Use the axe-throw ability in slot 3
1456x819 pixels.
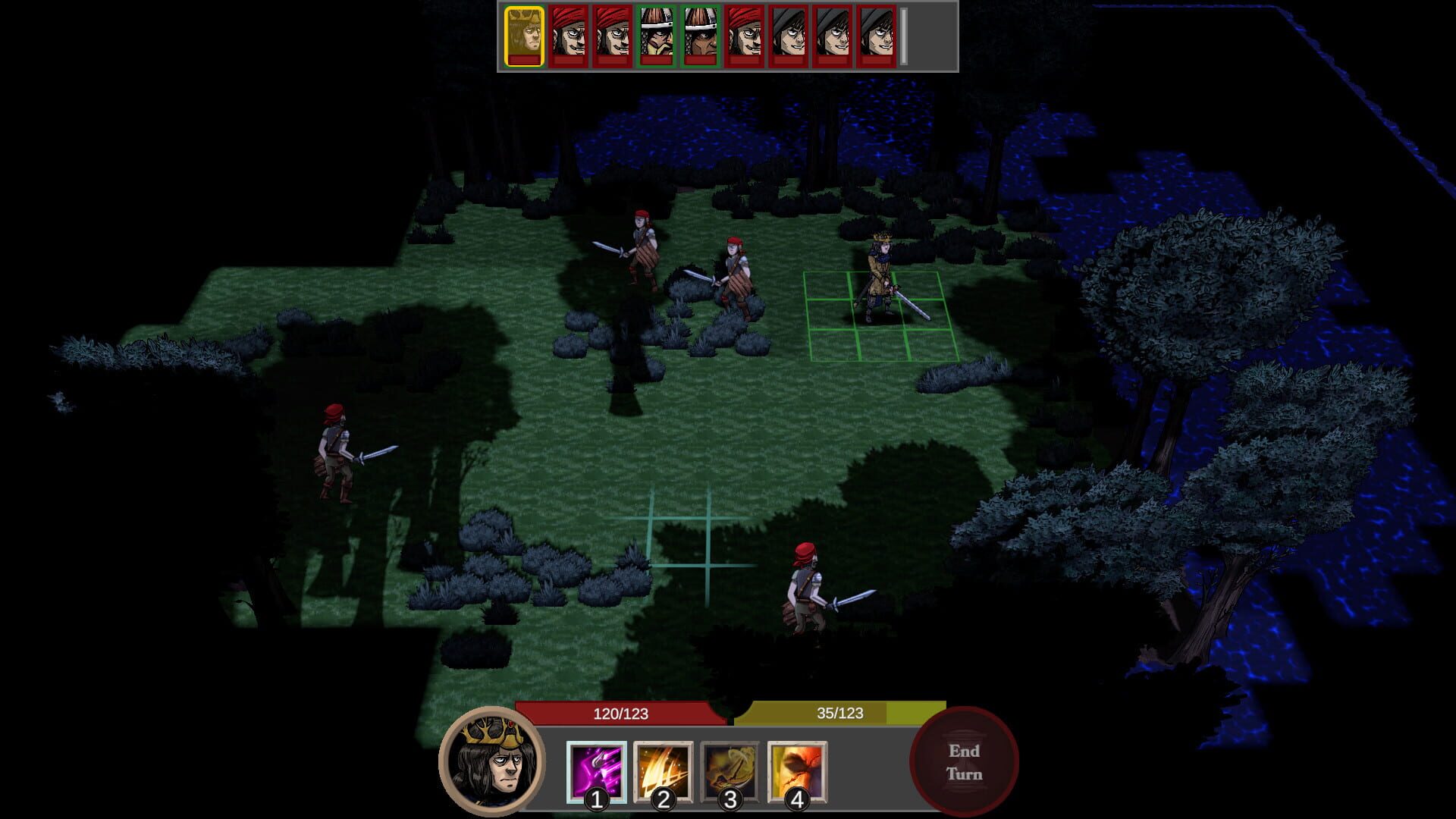click(x=730, y=770)
